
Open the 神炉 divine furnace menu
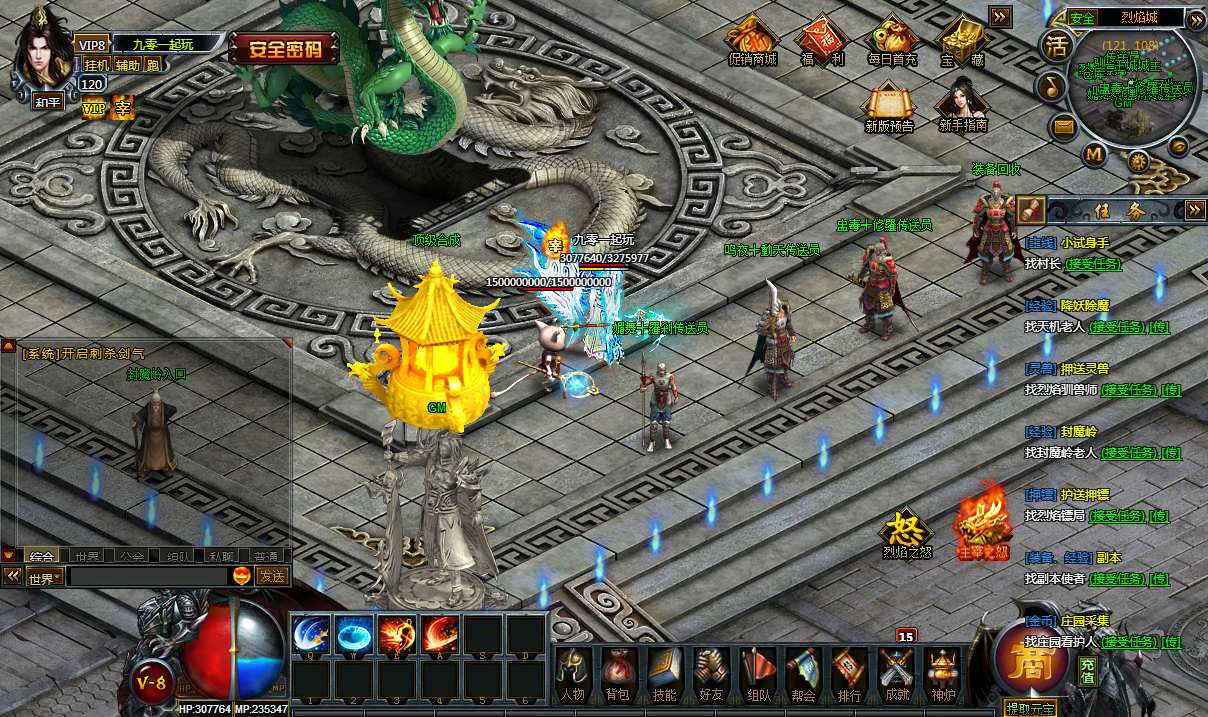coord(942,674)
